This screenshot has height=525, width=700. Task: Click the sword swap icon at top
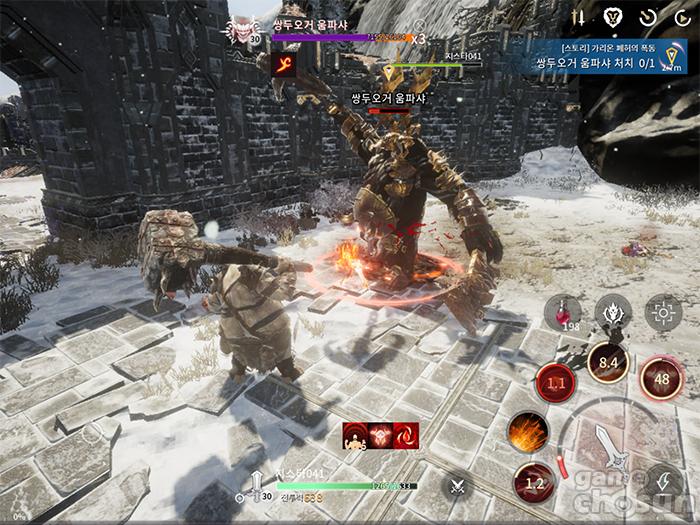coord(578,17)
